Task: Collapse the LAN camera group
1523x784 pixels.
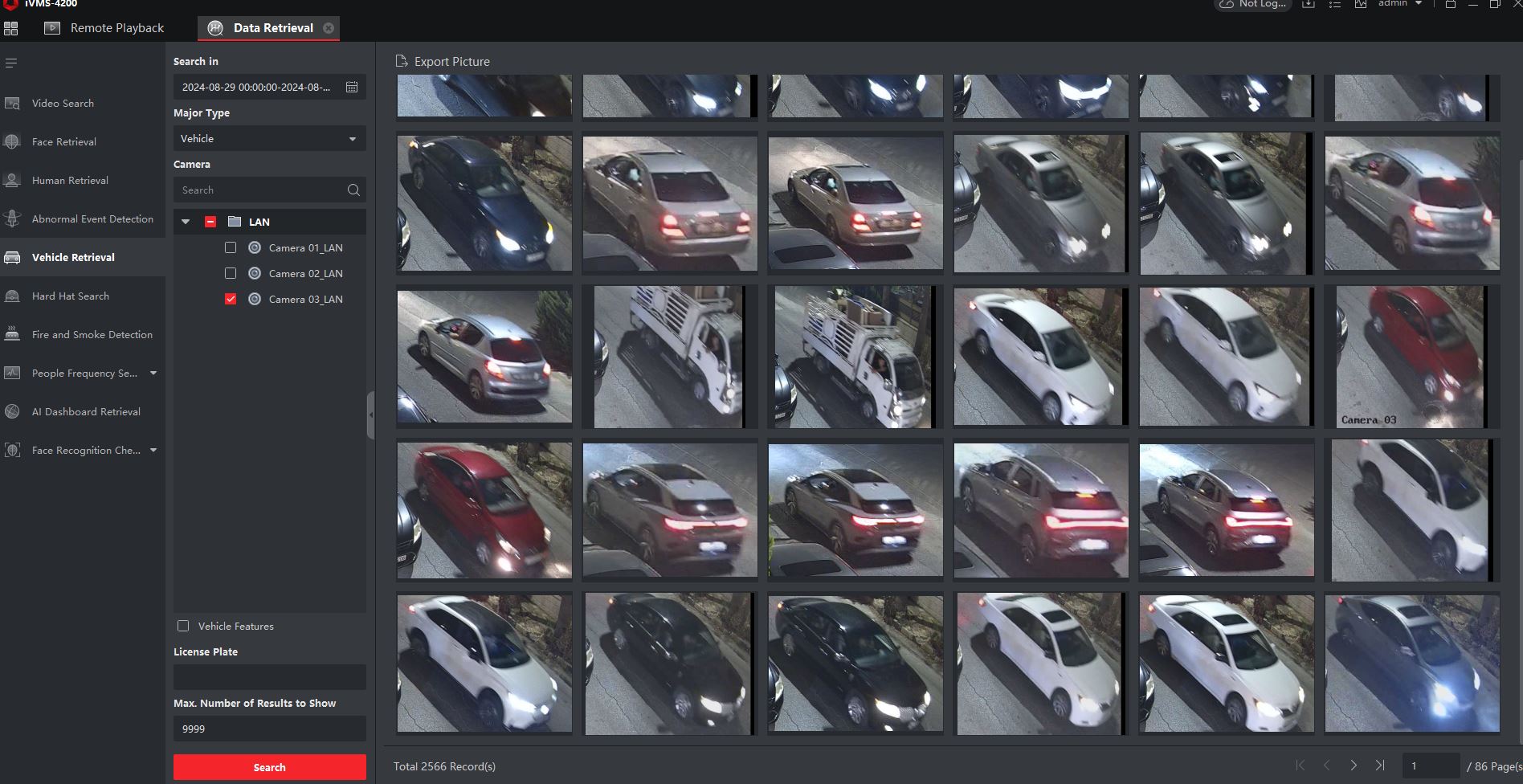Action: tap(186, 223)
